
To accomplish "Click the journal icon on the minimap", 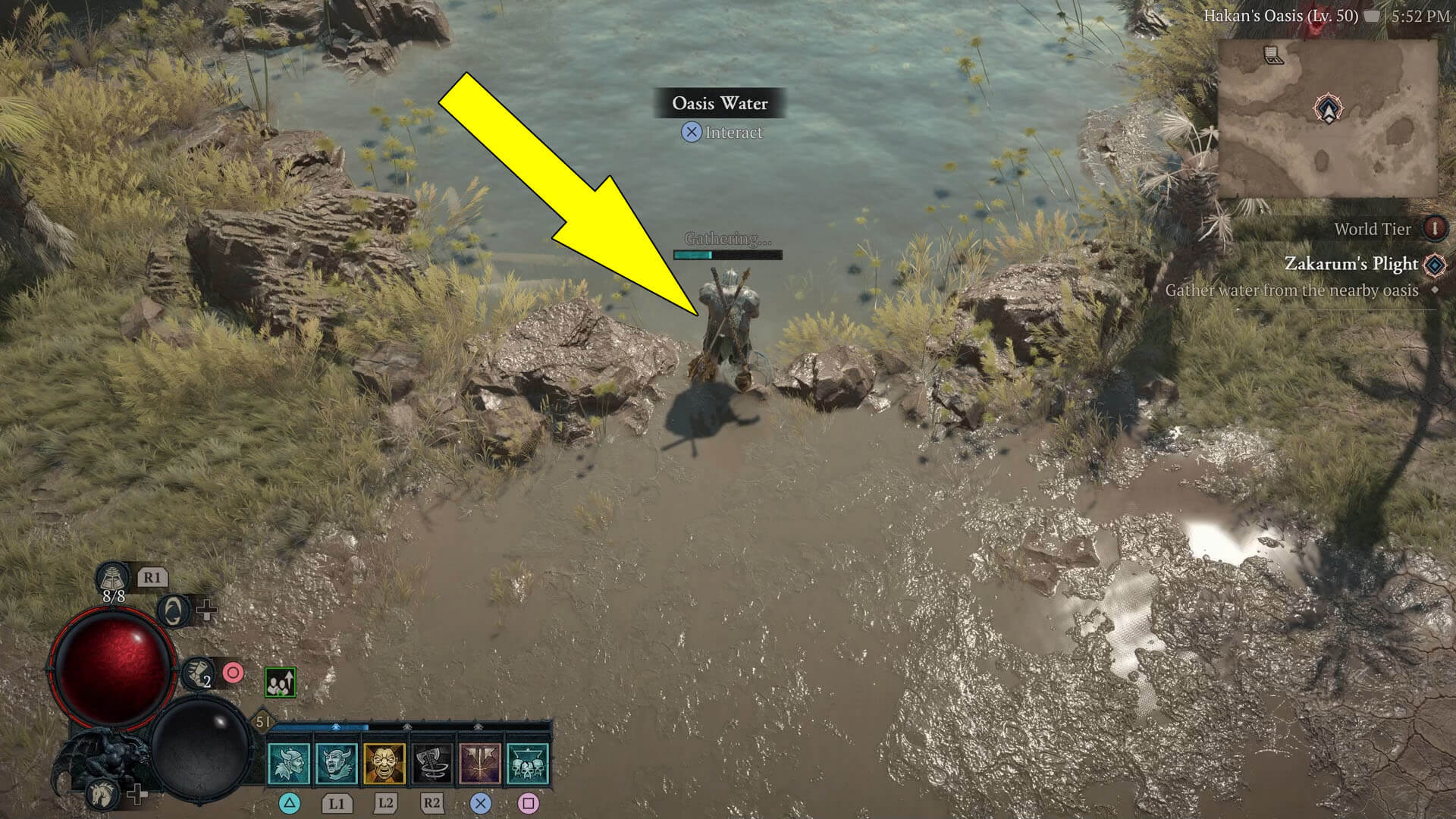I will tap(1272, 55).
